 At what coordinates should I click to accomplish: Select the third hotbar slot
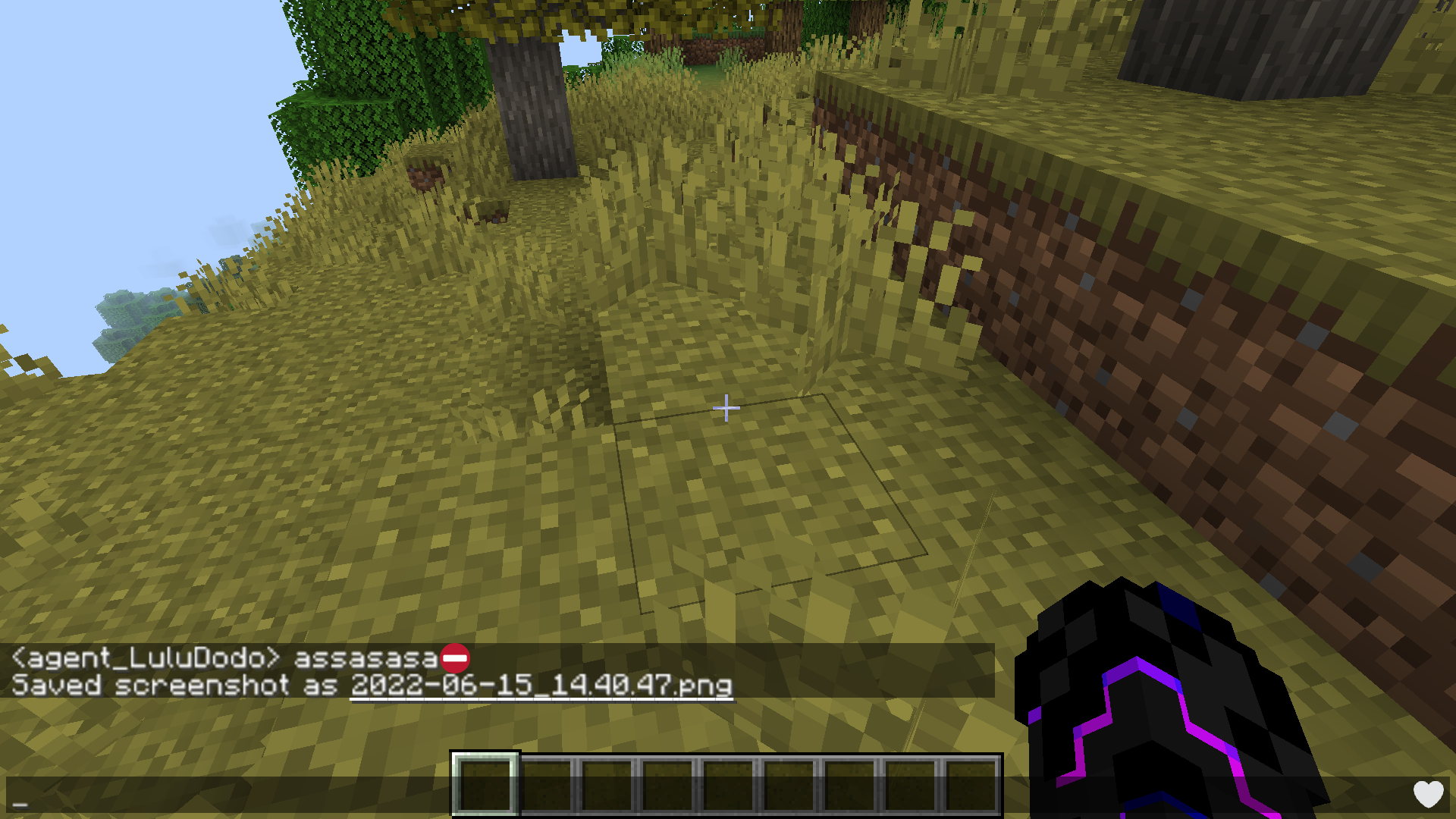coord(607,785)
